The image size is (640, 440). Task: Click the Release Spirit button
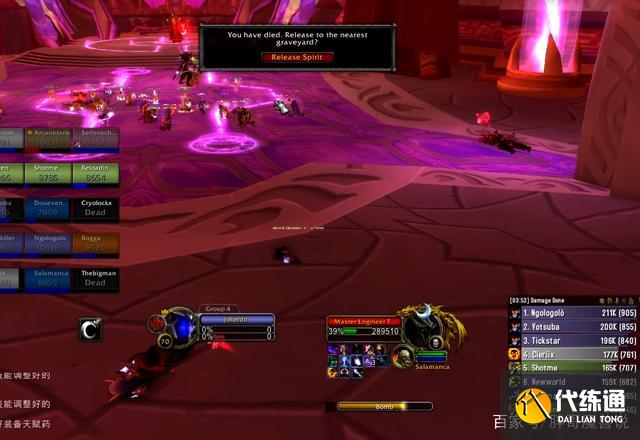pyautogui.click(x=296, y=57)
